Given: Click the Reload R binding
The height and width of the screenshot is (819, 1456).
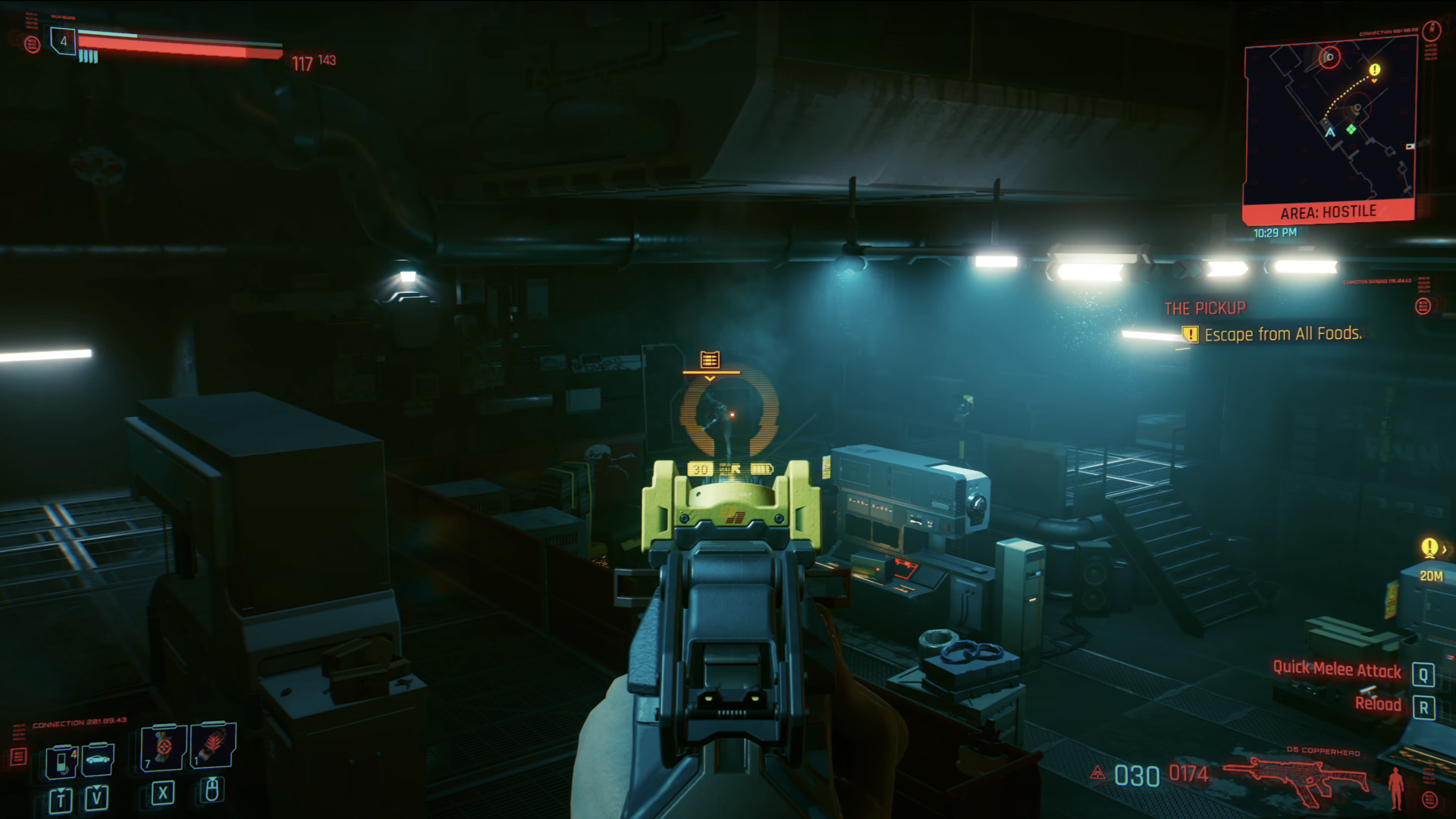Looking at the screenshot, I should click(1425, 706).
